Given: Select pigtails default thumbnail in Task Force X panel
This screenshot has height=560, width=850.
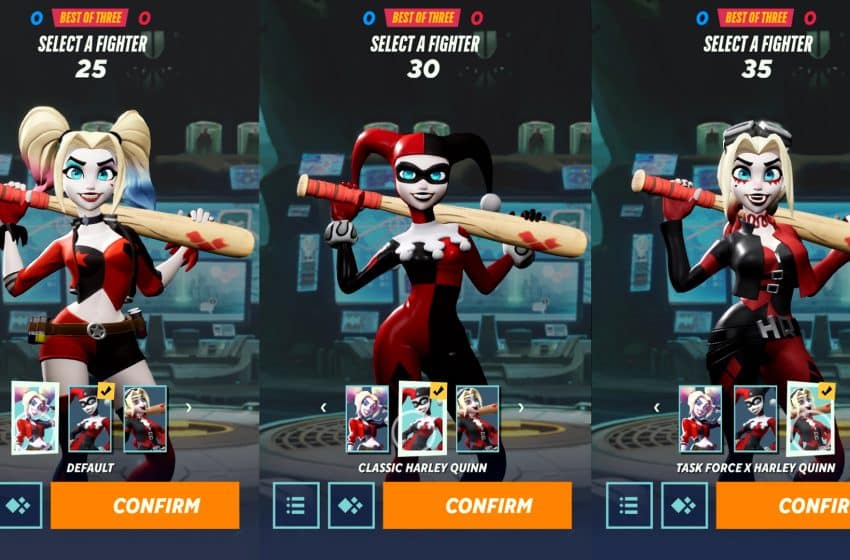Looking at the screenshot, I should pyautogui.click(x=699, y=418).
